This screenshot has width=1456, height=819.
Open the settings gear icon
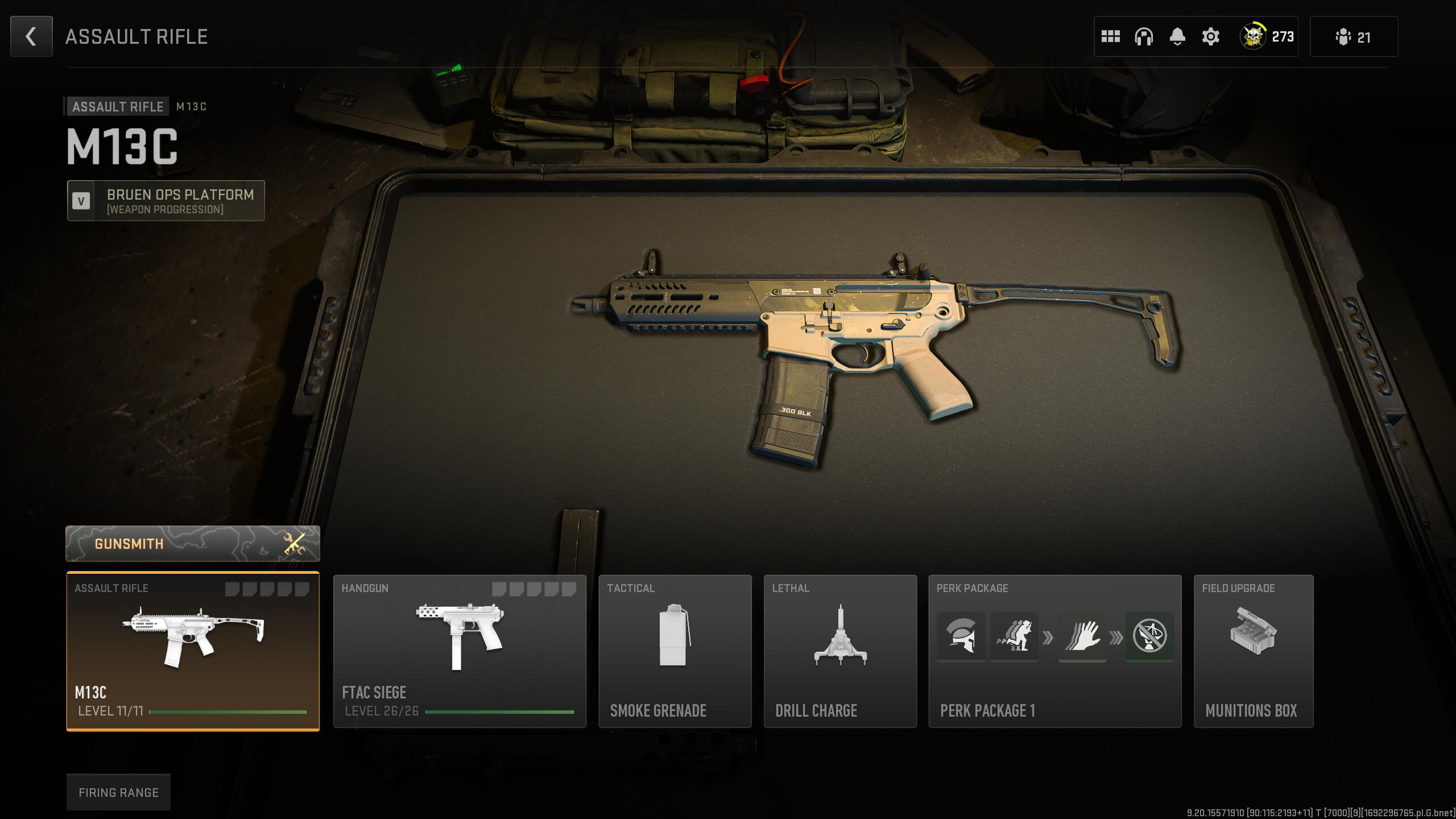[x=1210, y=36]
